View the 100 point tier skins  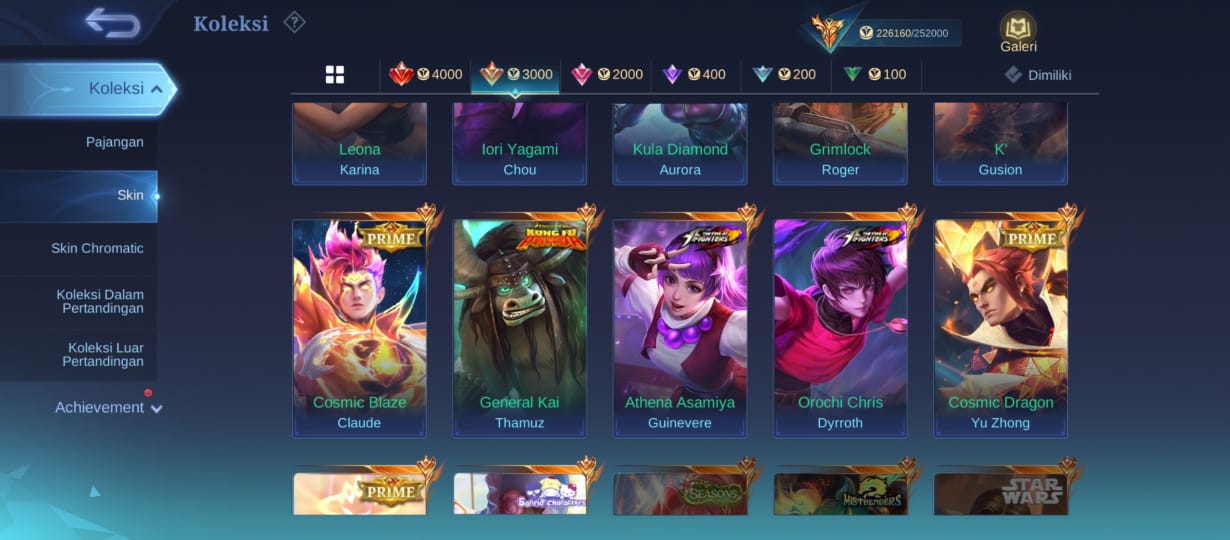[875, 74]
